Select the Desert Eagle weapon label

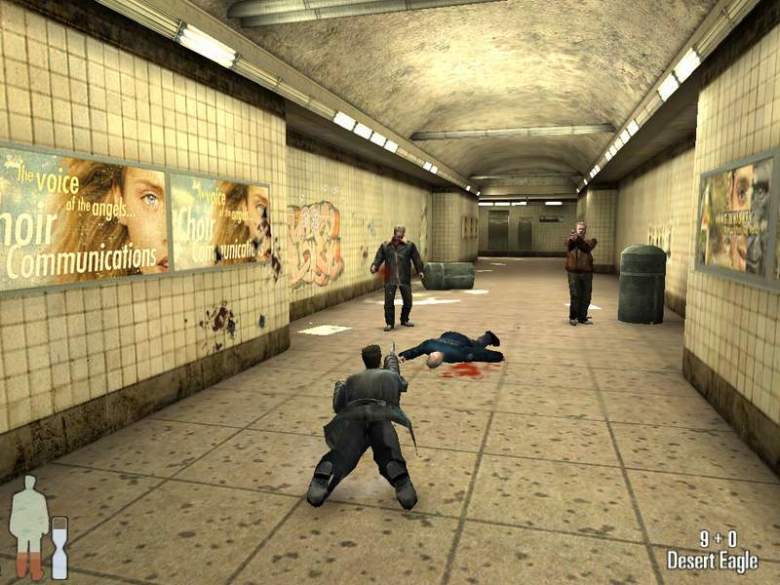[x=712, y=561]
